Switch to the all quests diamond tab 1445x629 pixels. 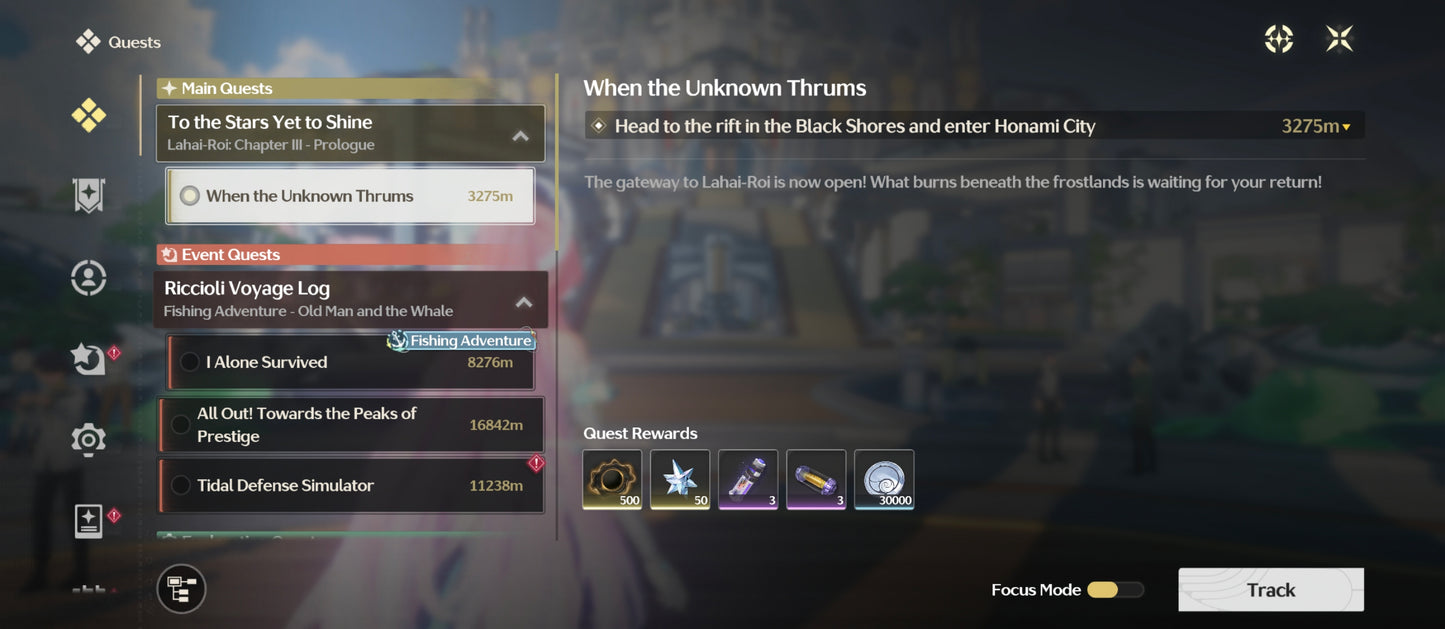coord(88,116)
